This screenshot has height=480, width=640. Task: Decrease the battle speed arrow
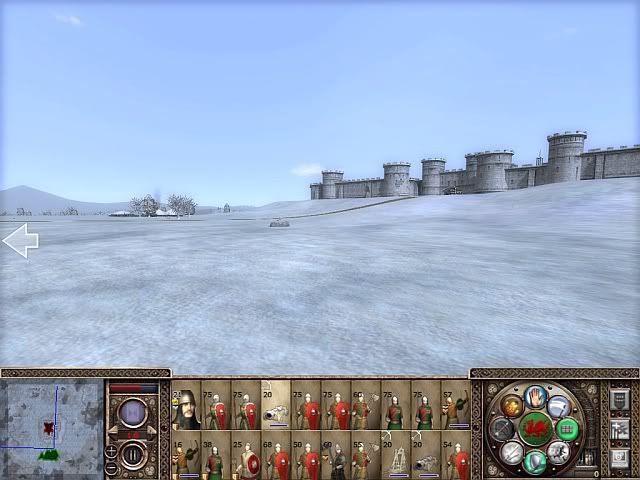coord(114,430)
